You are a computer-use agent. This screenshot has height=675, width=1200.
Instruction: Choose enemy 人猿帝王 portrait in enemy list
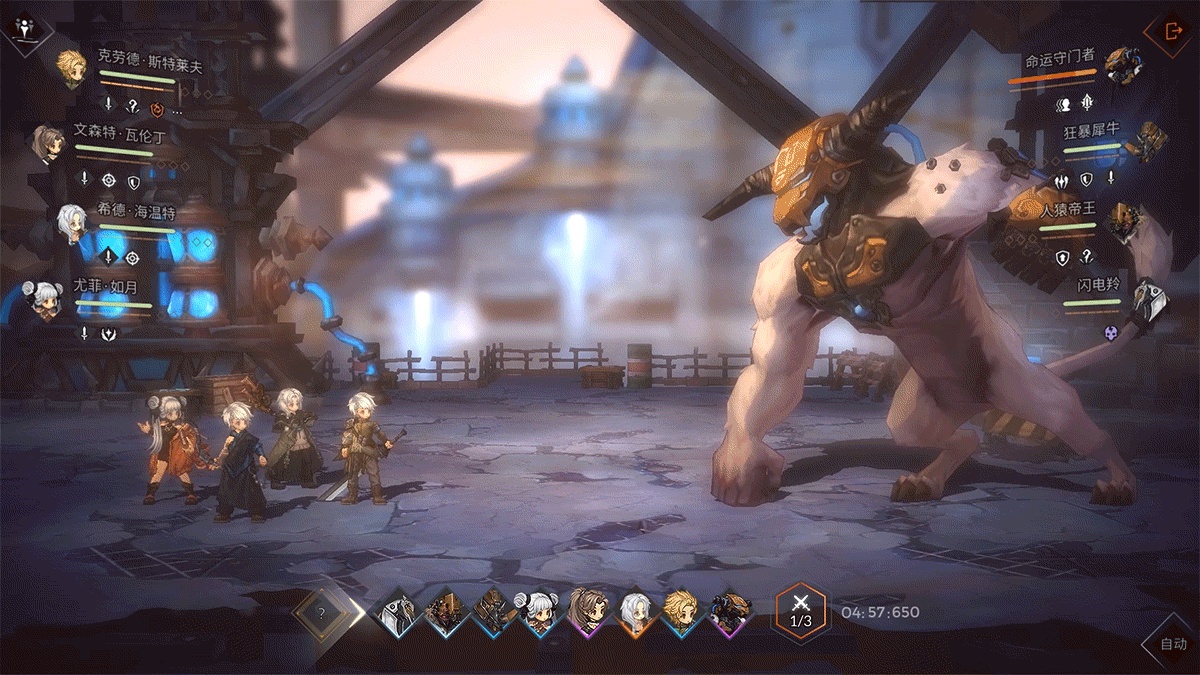tap(1123, 219)
